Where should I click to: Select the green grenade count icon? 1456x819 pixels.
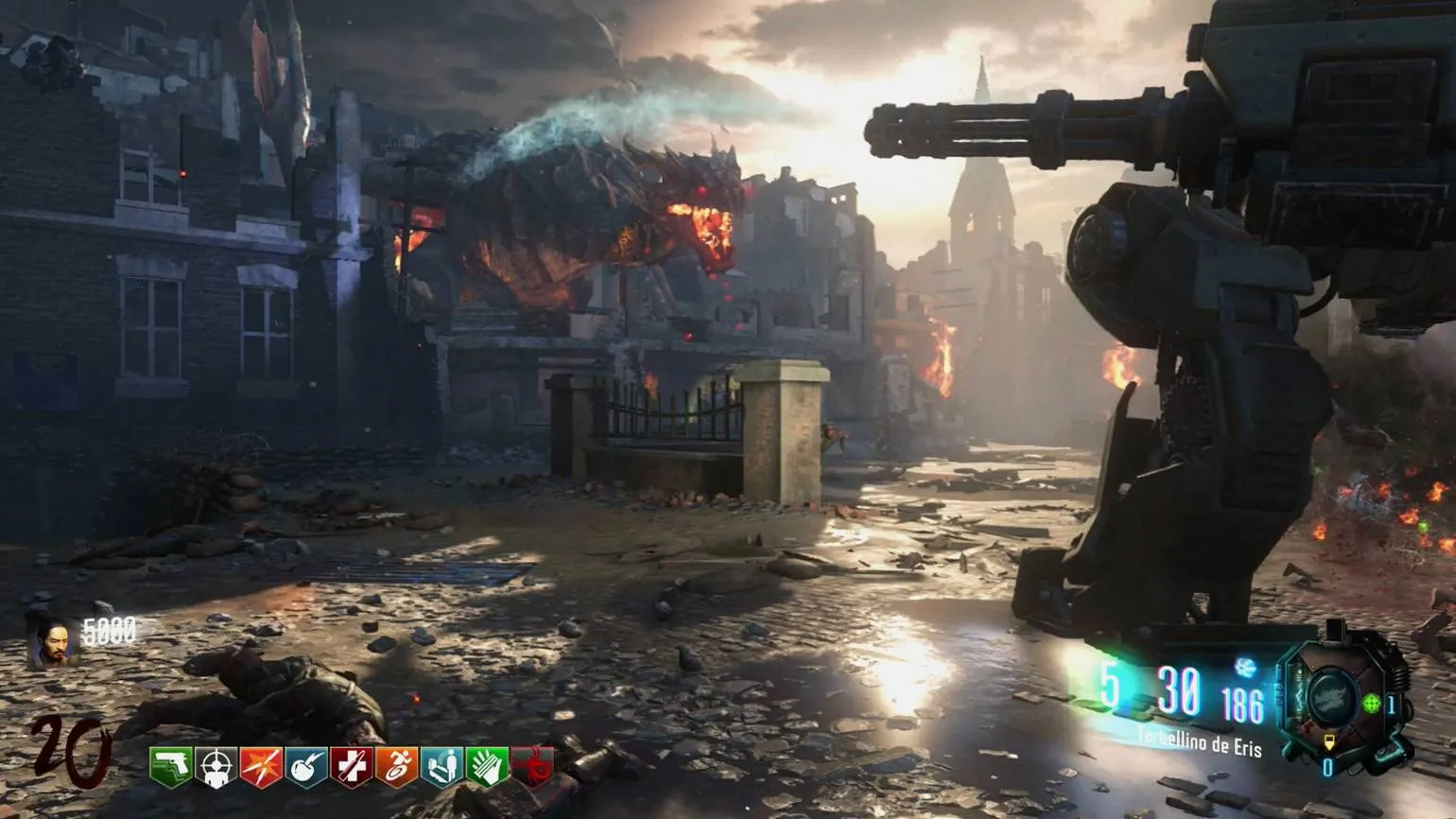click(1371, 704)
